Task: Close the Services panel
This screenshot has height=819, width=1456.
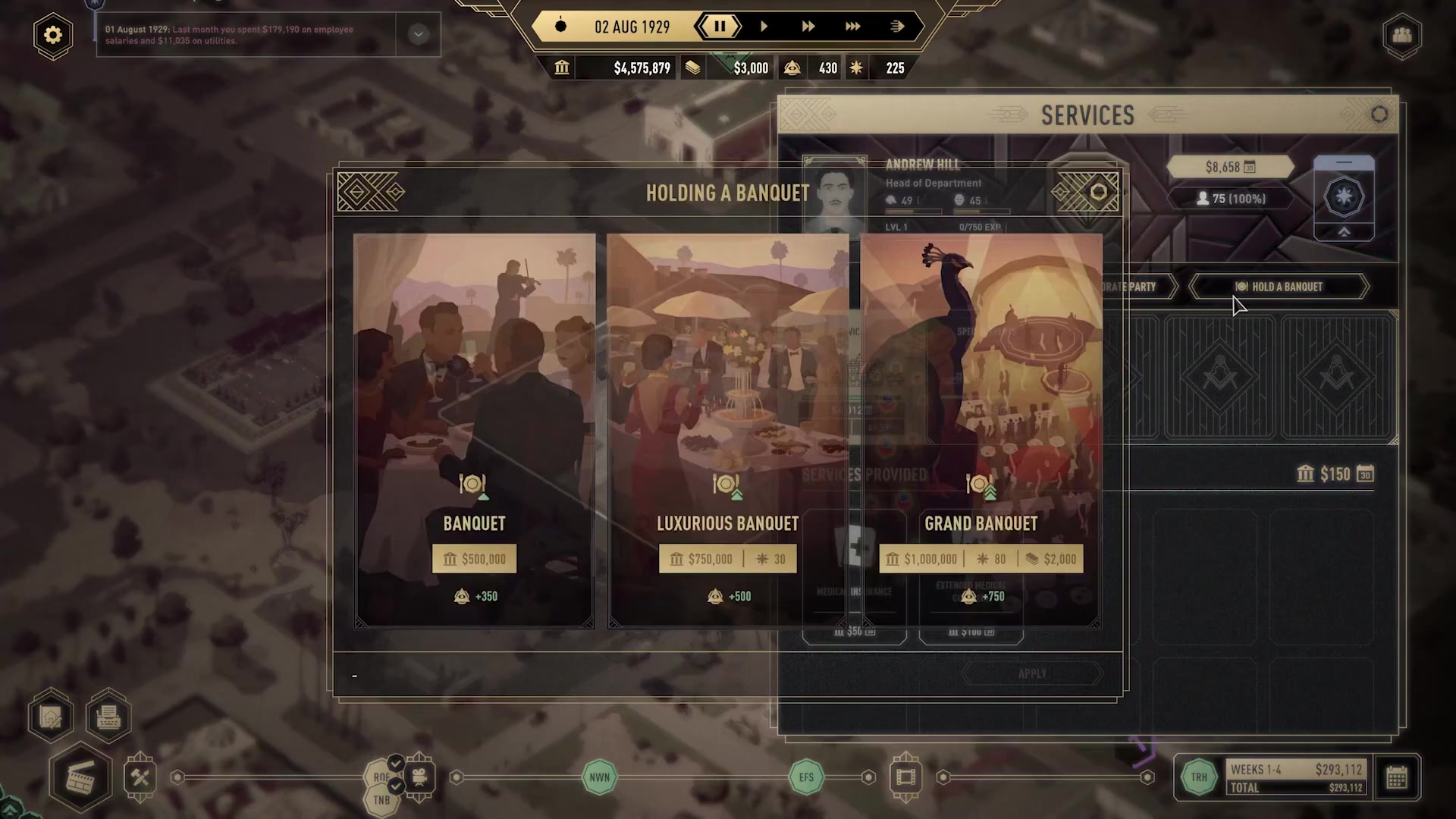Action: click(1379, 115)
